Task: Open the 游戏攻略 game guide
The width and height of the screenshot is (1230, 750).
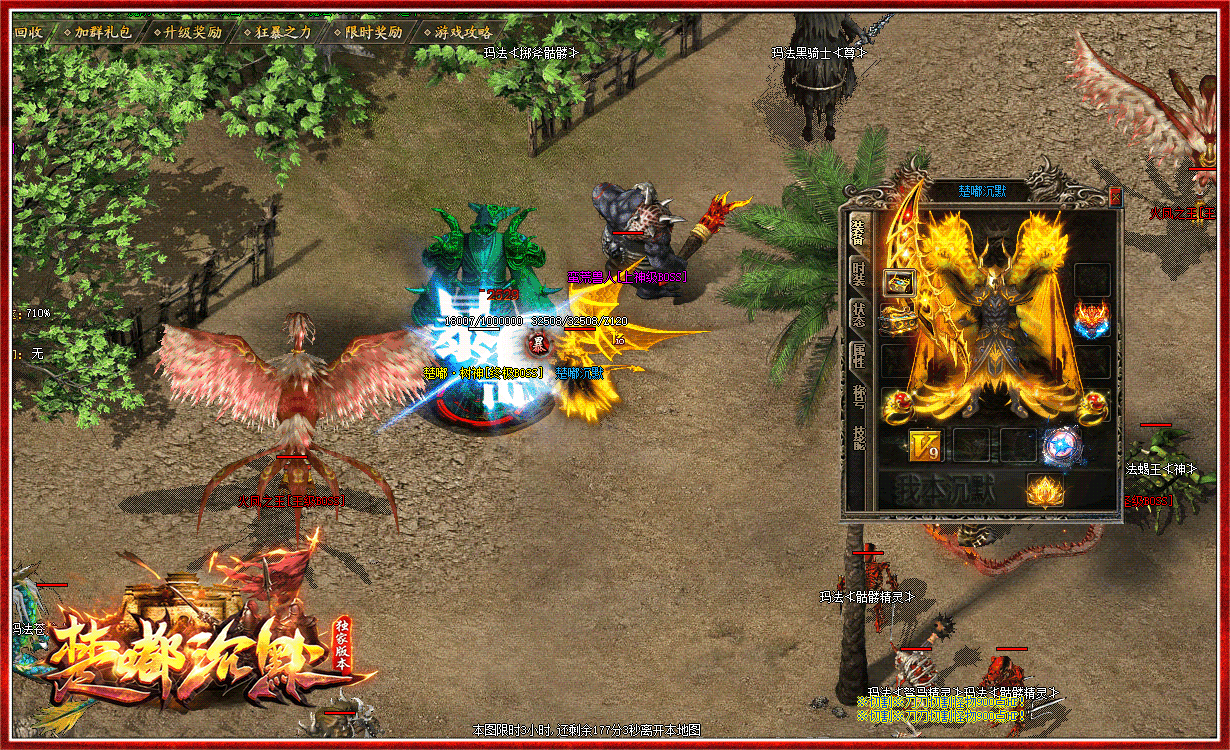Action: [x=459, y=32]
